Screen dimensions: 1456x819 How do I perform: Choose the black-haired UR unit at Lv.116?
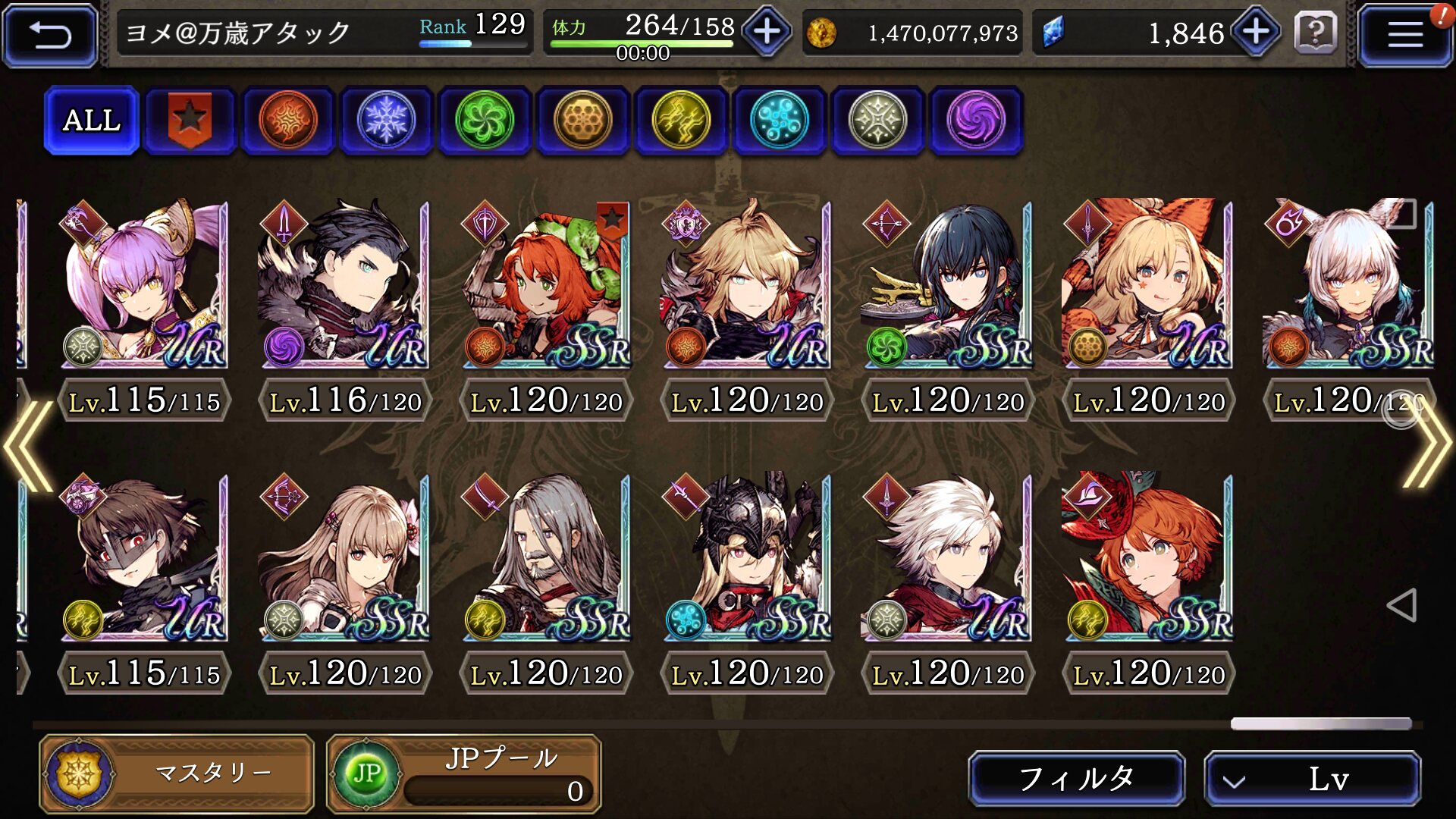point(345,284)
